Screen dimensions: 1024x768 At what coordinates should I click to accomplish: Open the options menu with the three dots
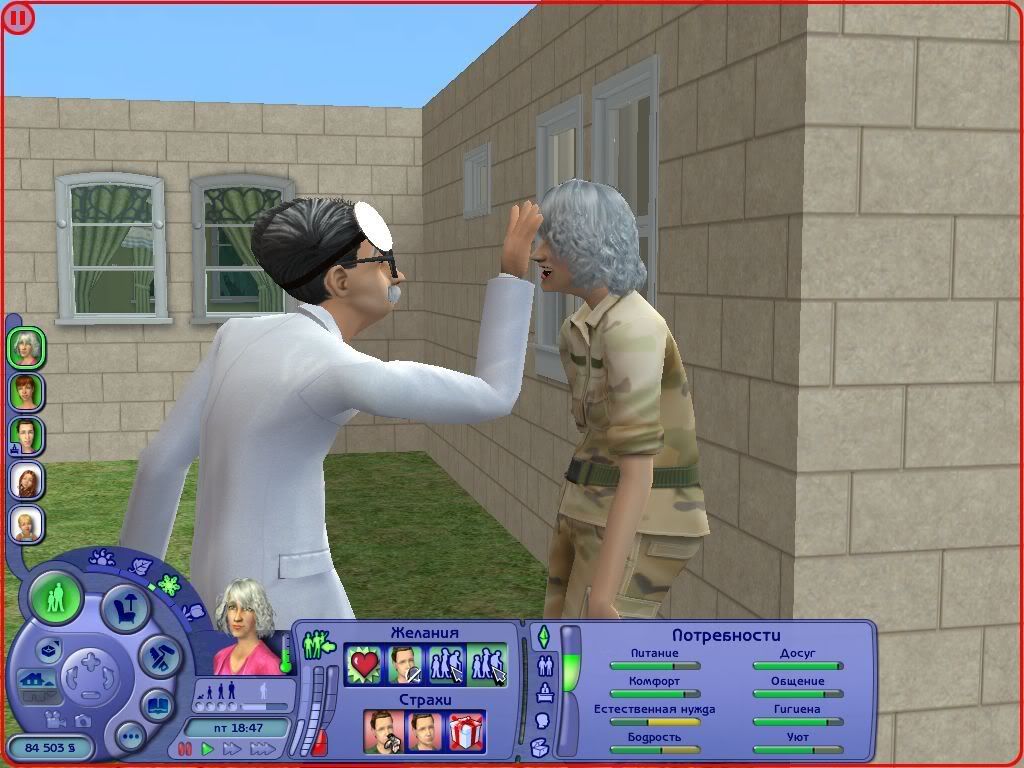(130, 738)
